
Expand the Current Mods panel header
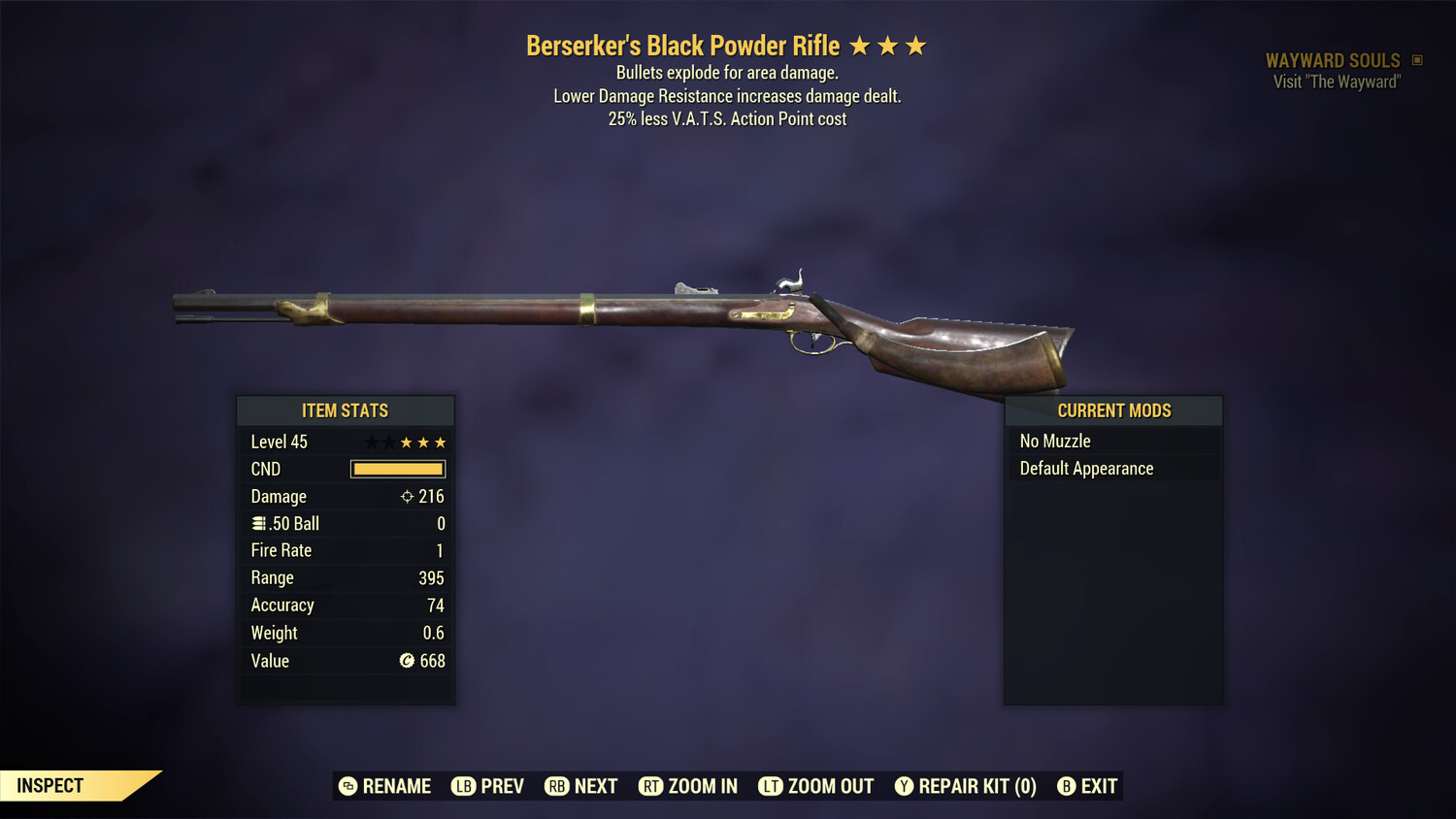coord(1113,409)
